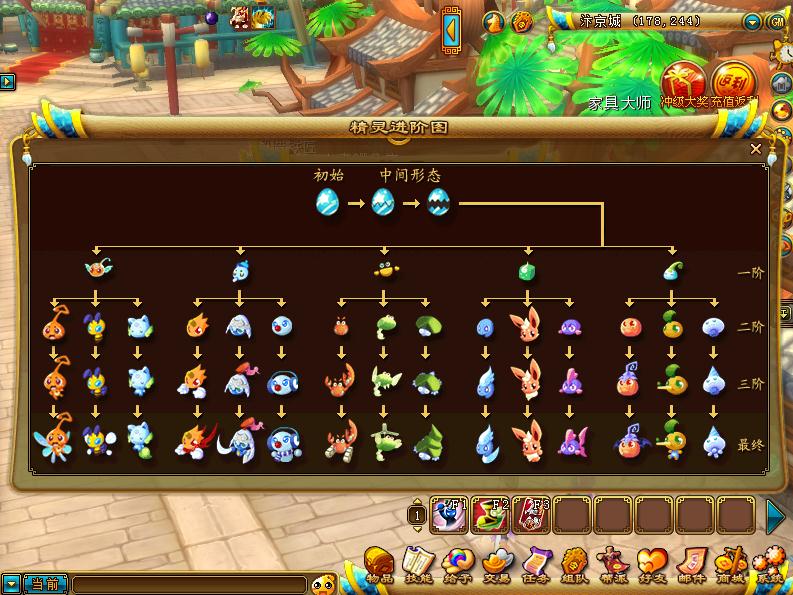
Task: Expand the 汴京城 location dropdown arrow
Action: (x=753, y=21)
